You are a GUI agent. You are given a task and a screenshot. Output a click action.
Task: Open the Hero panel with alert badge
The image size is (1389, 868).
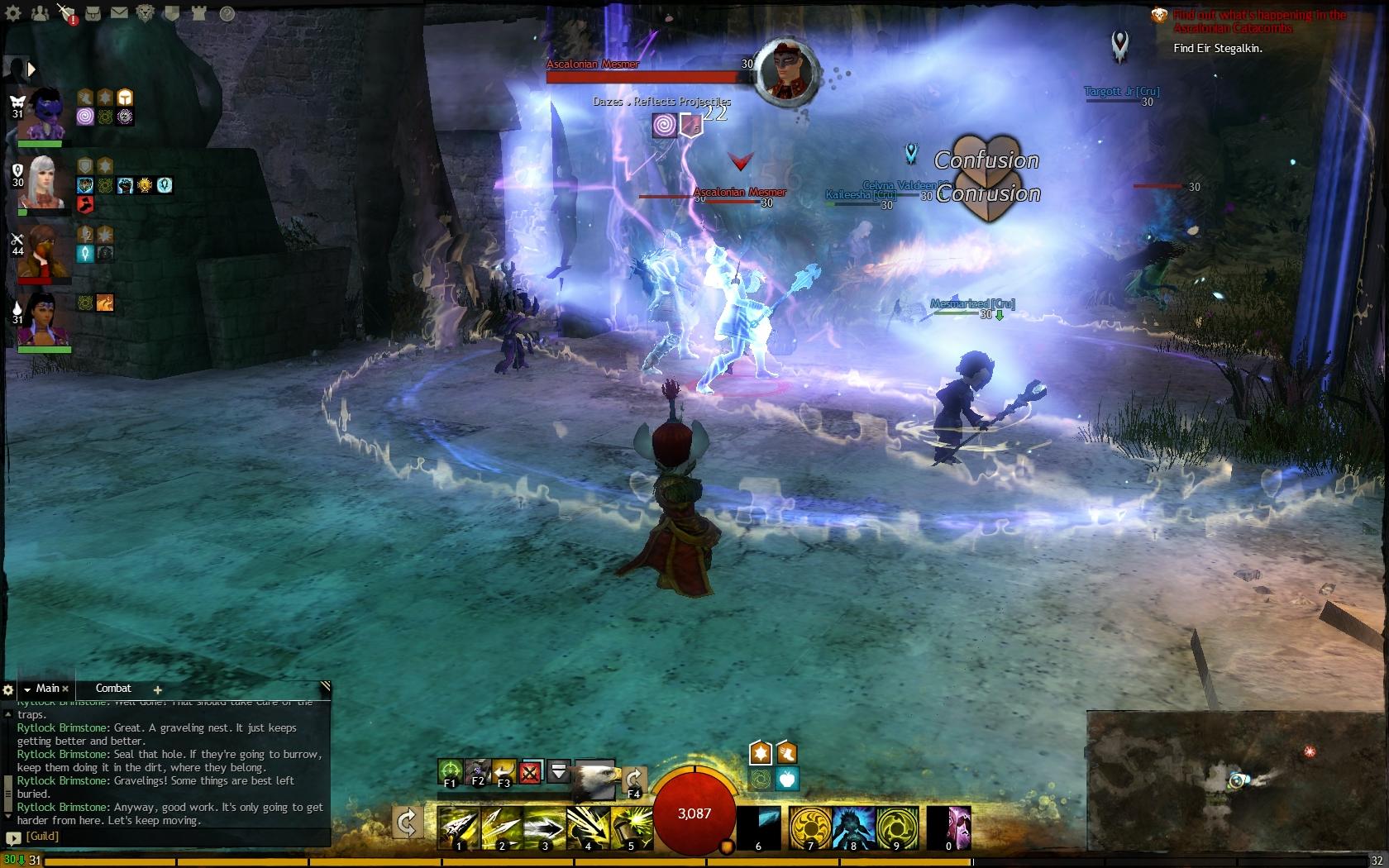pyautogui.click(x=66, y=13)
